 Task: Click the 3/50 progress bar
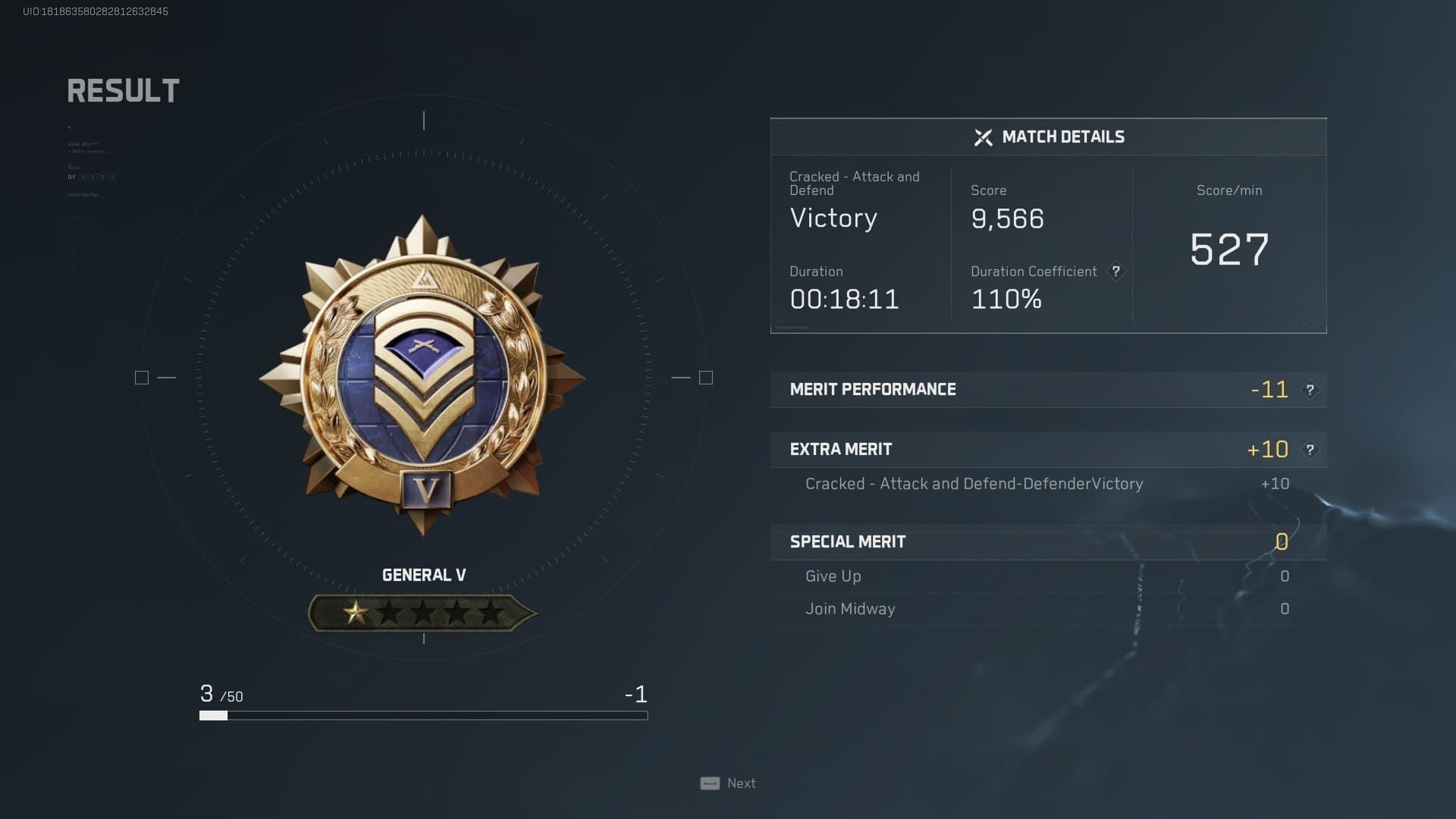click(423, 714)
